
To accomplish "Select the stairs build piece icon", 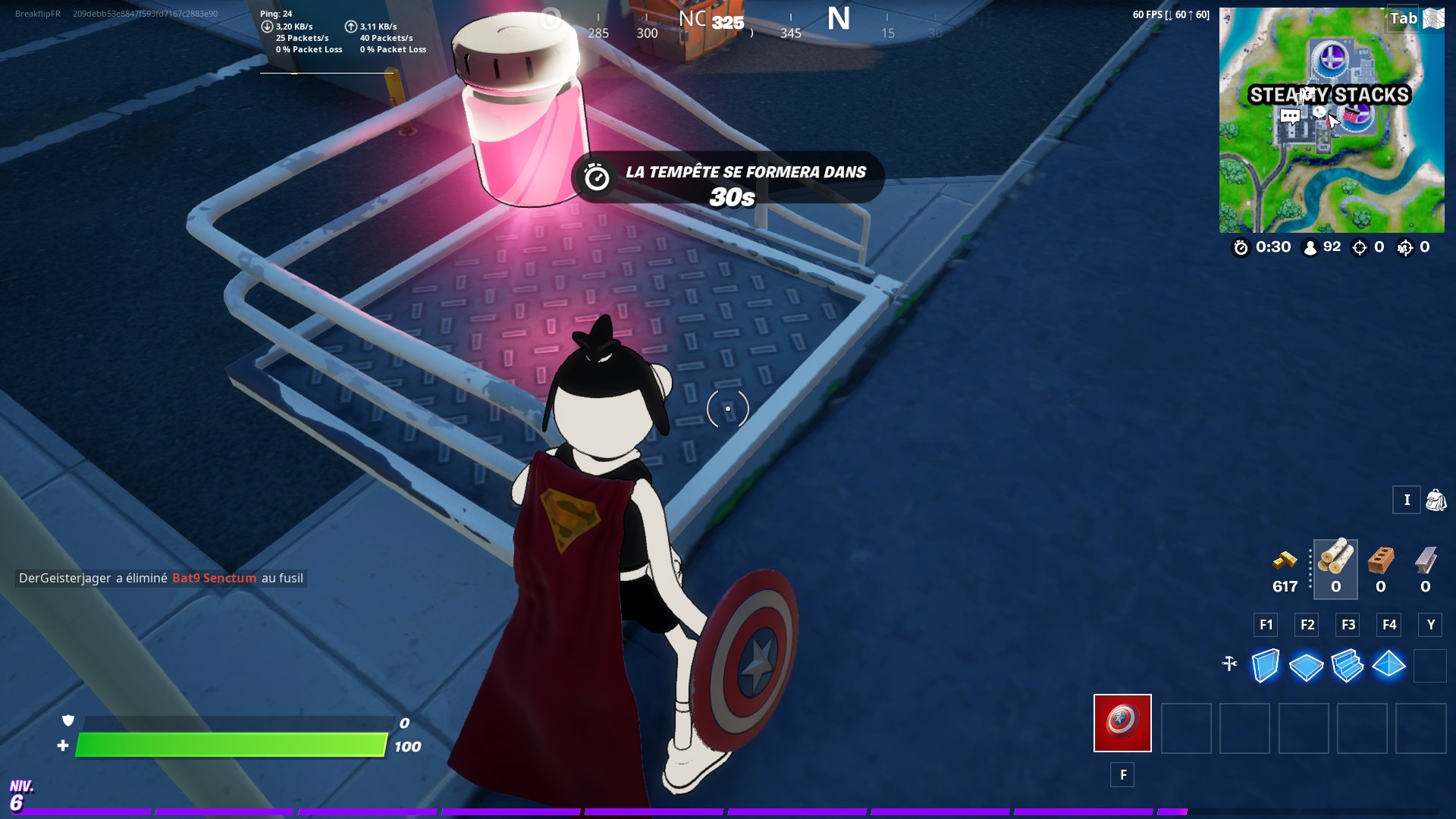I will [x=1348, y=666].
